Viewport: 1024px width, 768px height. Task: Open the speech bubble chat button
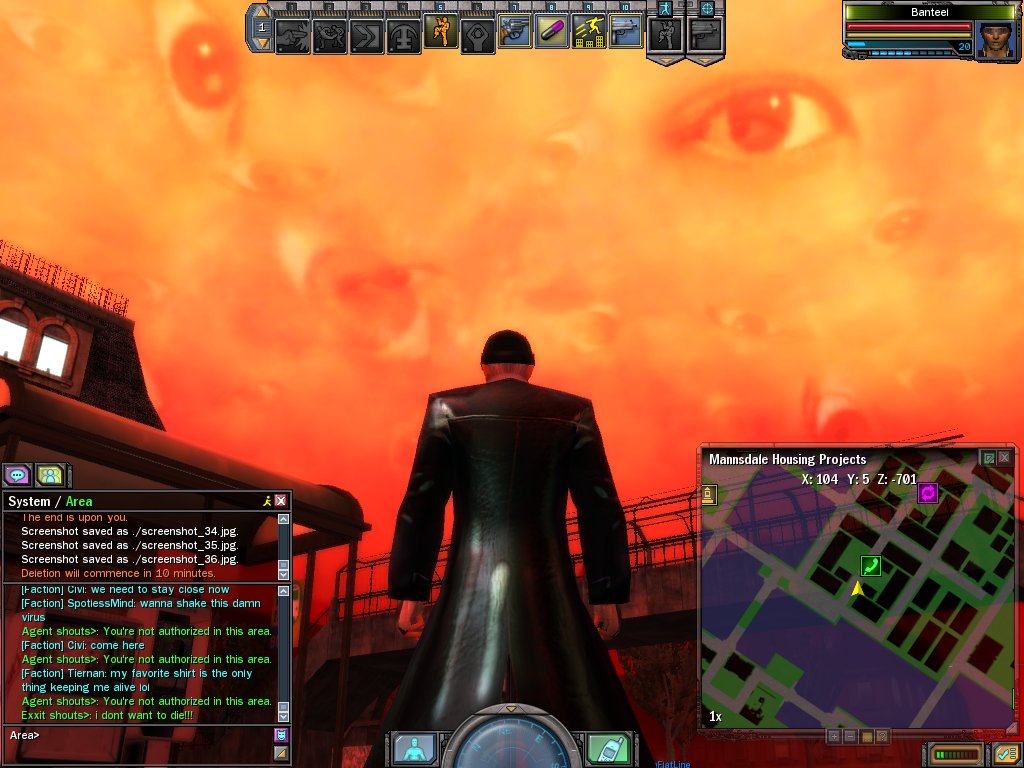18,475
